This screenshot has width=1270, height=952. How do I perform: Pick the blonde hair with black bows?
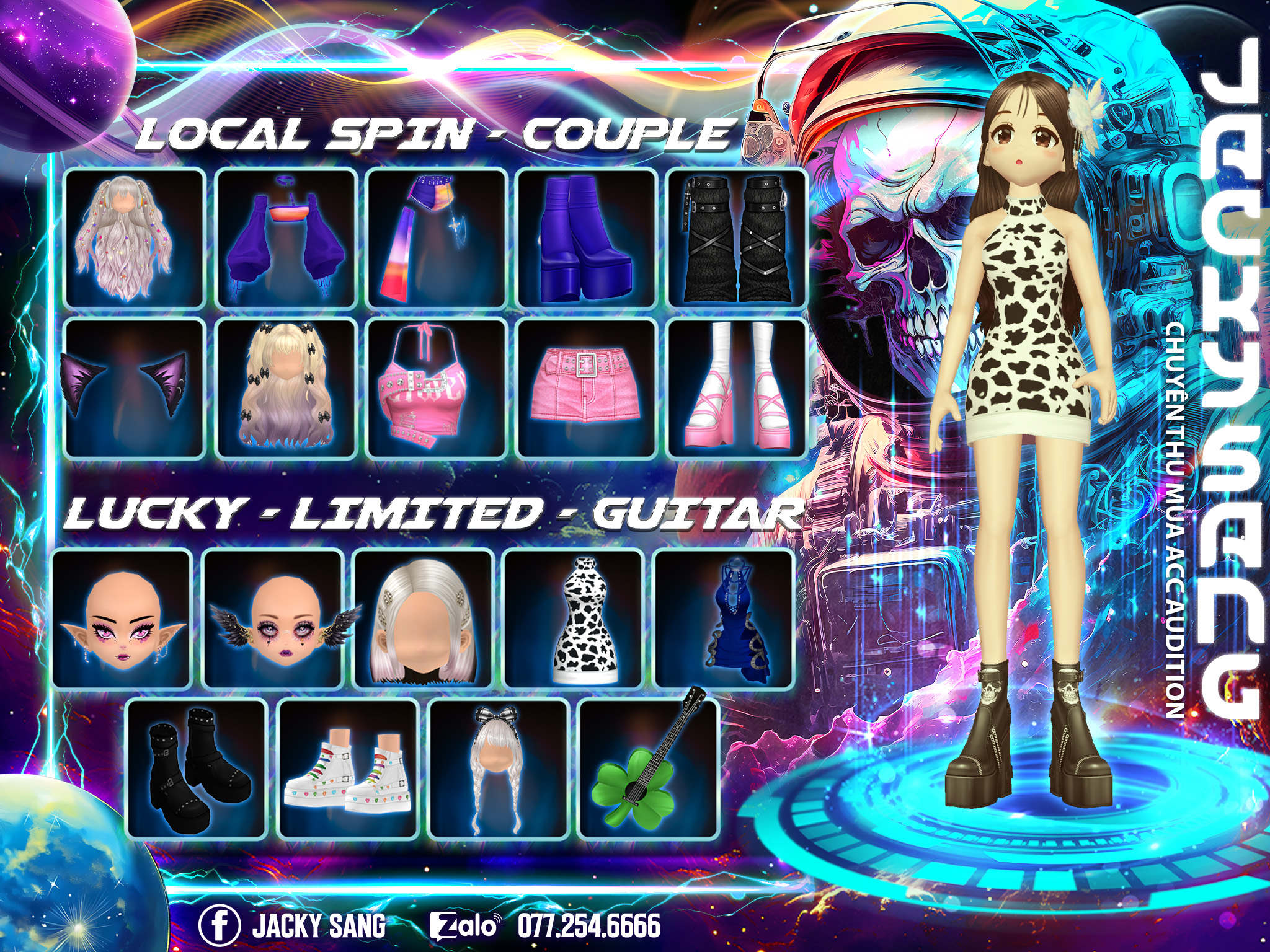(286, 389)
